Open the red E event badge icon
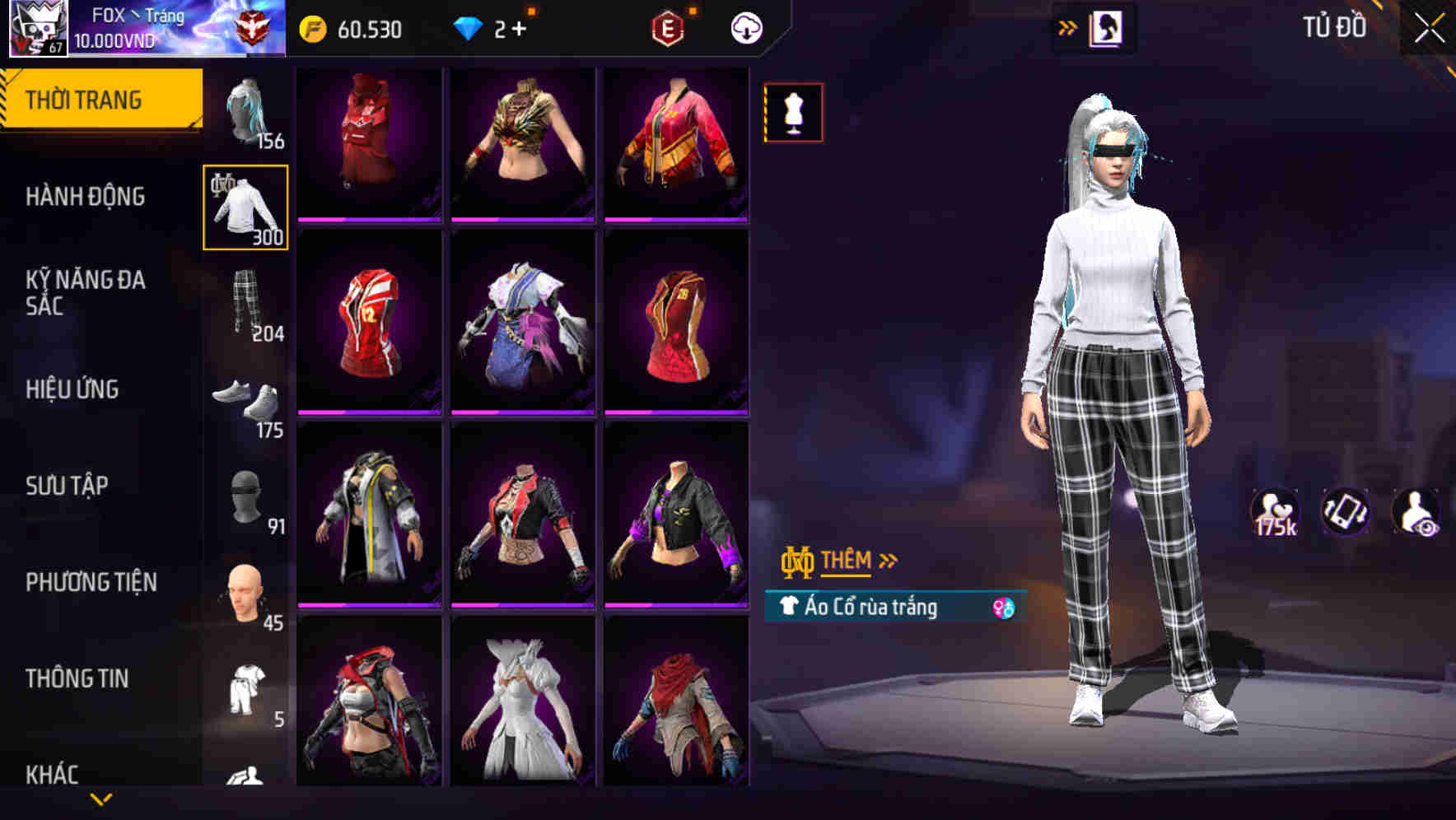This screenshot has width=1456, height=820. (x=669, y=27)
